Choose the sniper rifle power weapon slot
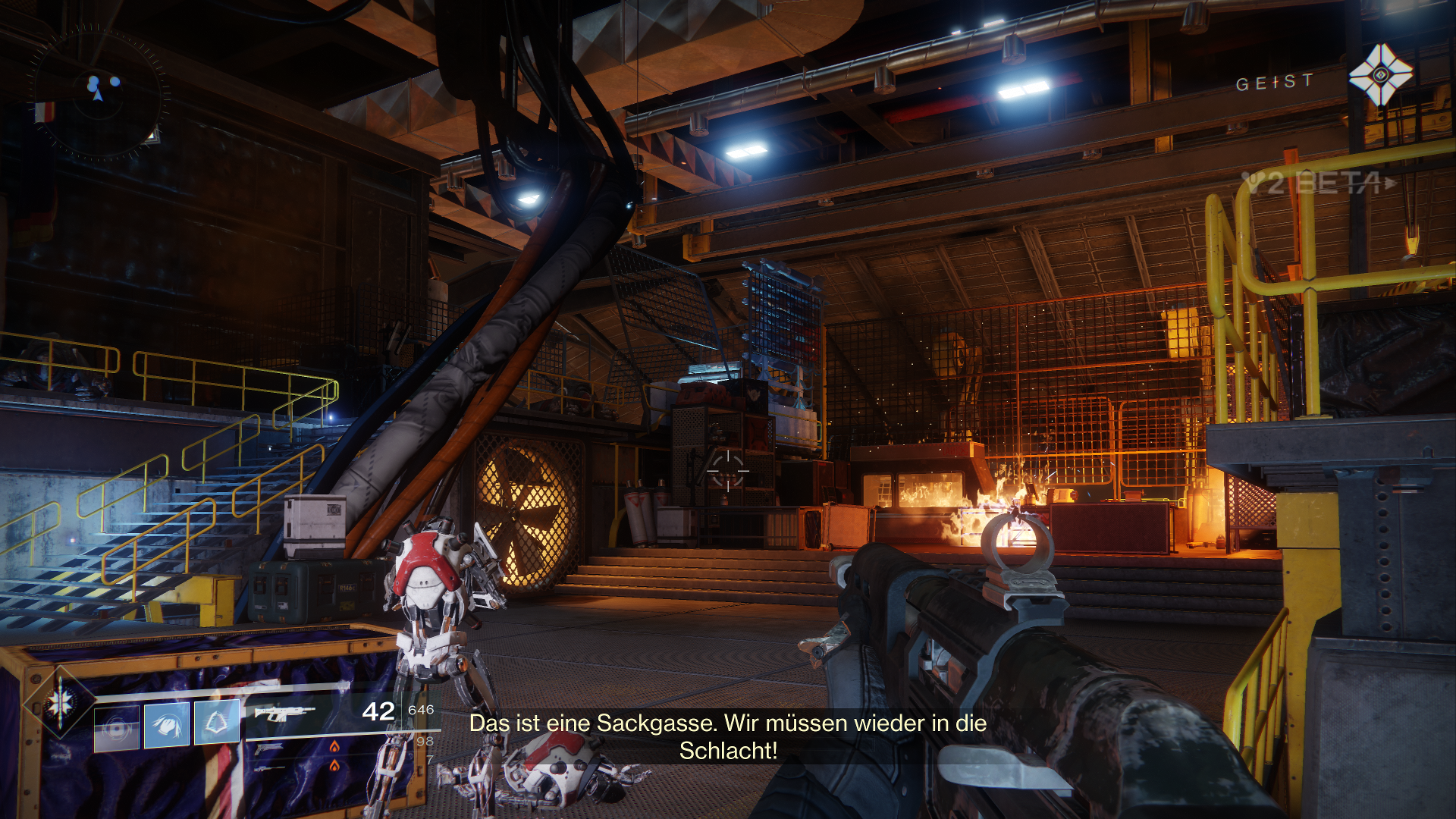Screen dimensions: 1456x819 269,767
